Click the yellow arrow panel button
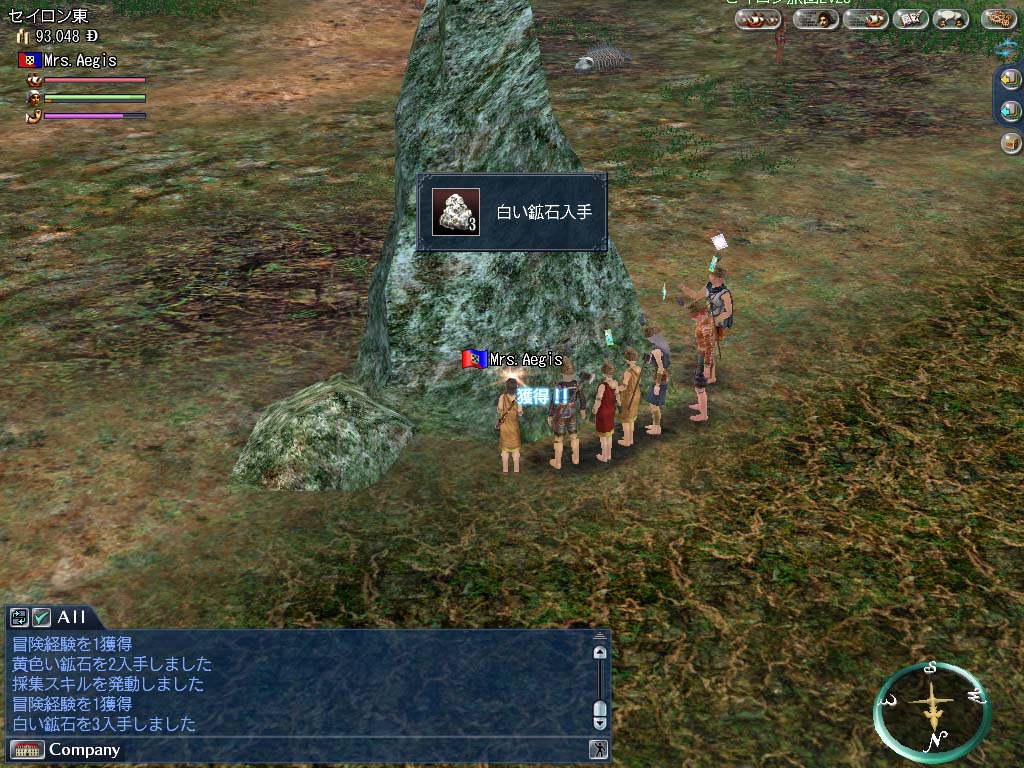The height and width of the screenshot is (768, 1024). (x=1010, y=78)
